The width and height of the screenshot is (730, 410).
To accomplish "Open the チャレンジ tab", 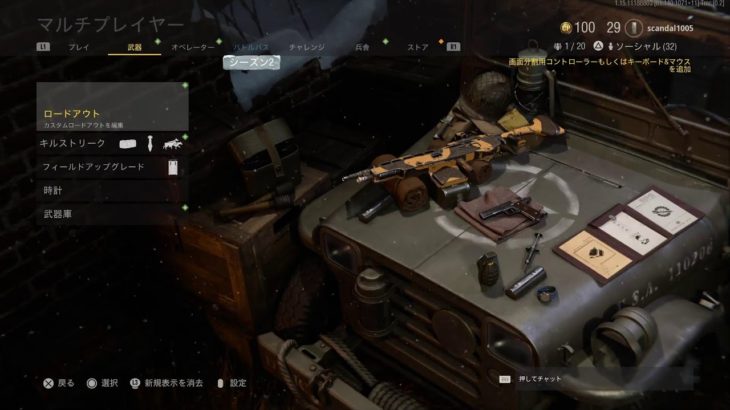I will click(306, 47).
